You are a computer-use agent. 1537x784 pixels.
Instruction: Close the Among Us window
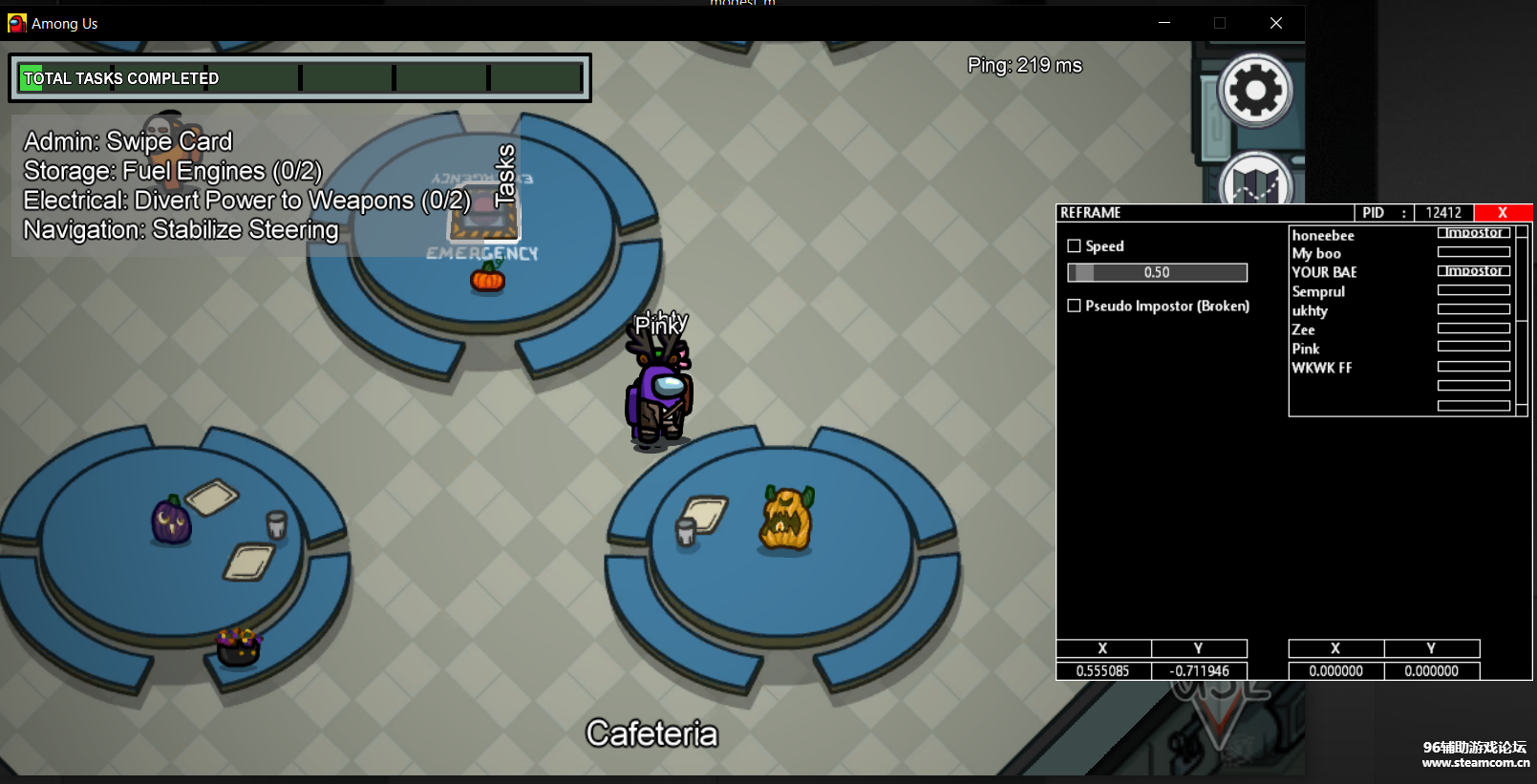click(x=1276, y=23)
